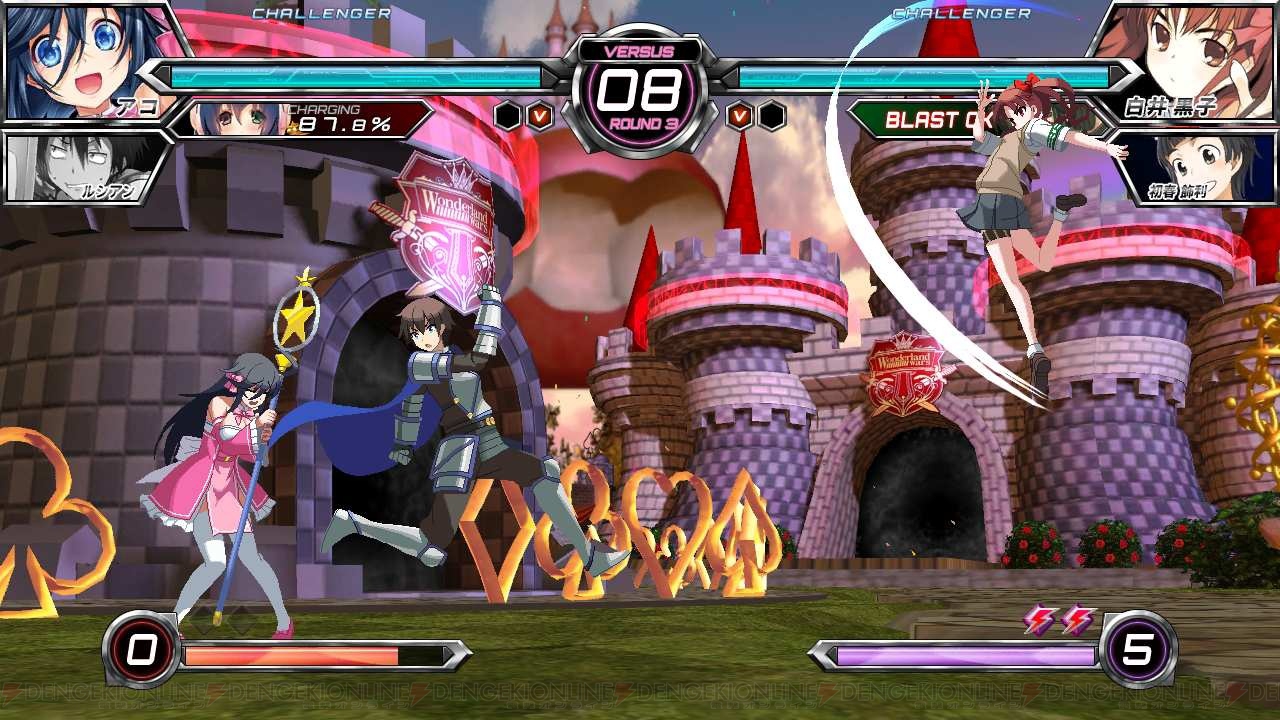The width and height of the screenshot is (1280, 720).
Task: Click the charging blast face icon
Action: click(232, 120)
